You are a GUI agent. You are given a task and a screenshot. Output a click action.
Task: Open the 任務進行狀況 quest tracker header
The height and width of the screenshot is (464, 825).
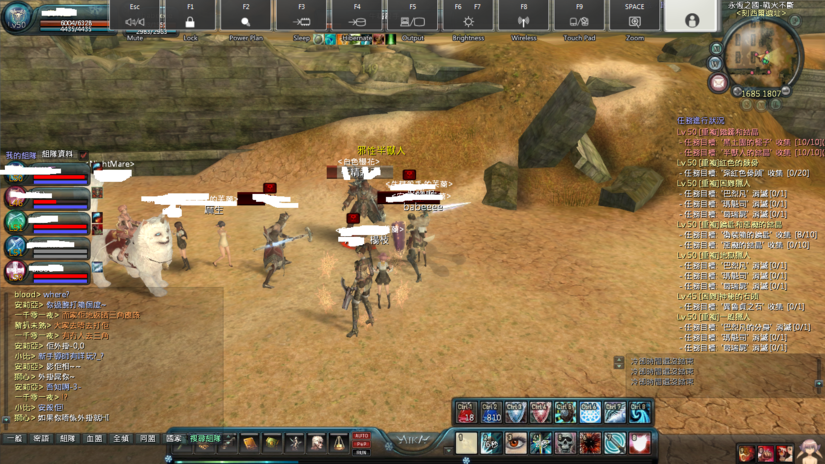tap(701, 121)
